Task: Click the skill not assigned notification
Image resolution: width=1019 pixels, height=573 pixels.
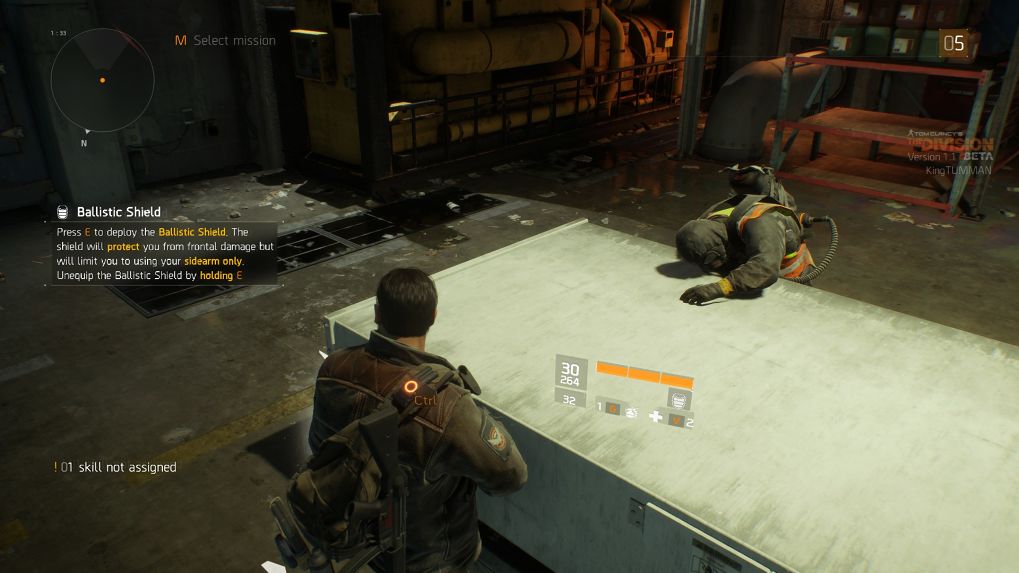Action: coord(116,467)
